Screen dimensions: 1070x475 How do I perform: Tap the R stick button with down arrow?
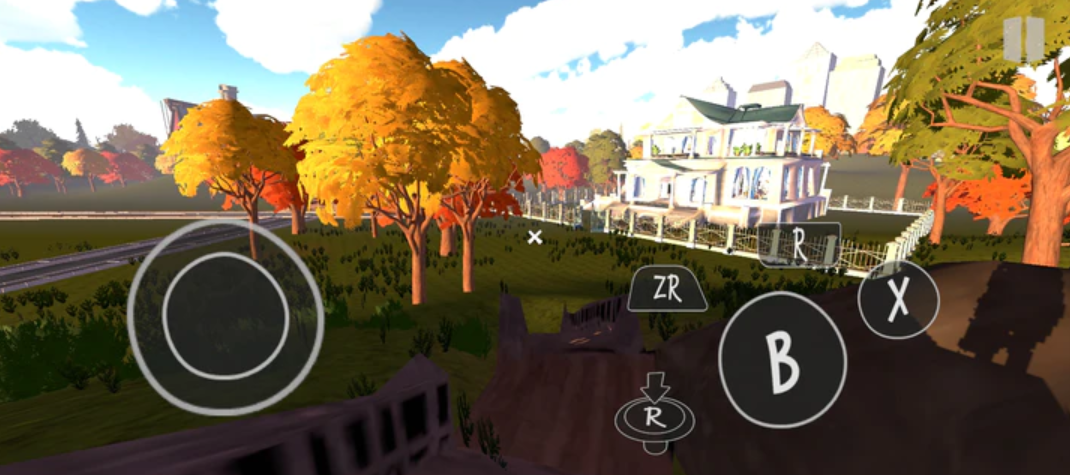point(654,413)
